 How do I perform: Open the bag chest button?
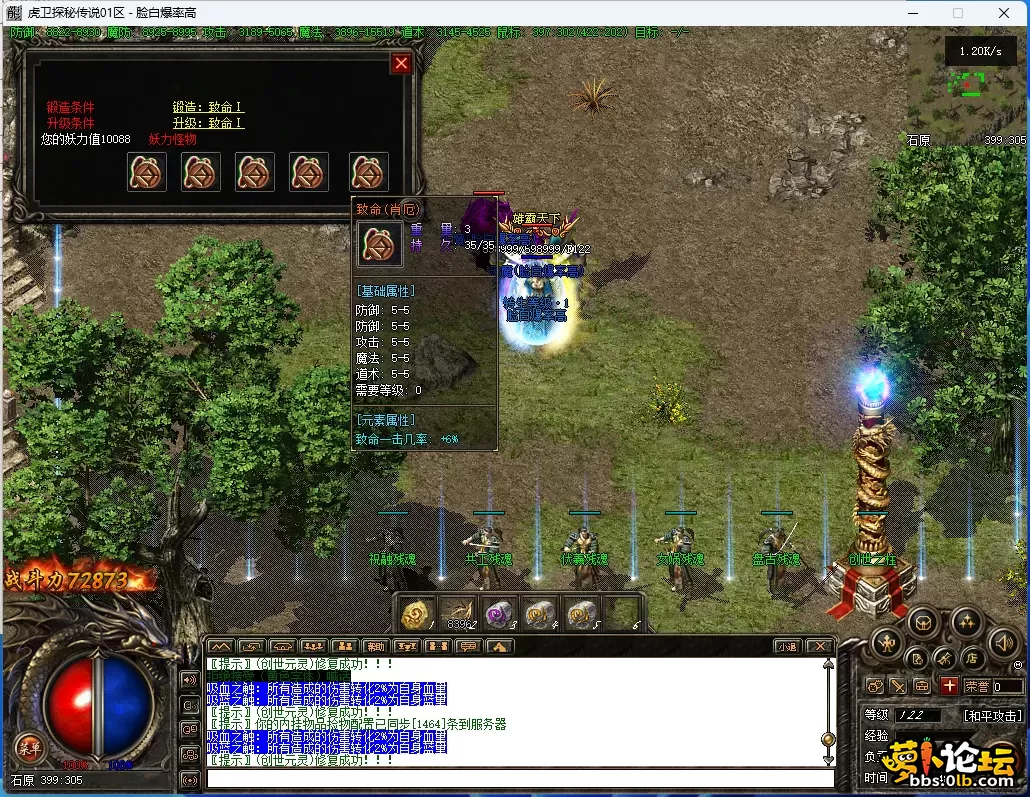(923, 622)
